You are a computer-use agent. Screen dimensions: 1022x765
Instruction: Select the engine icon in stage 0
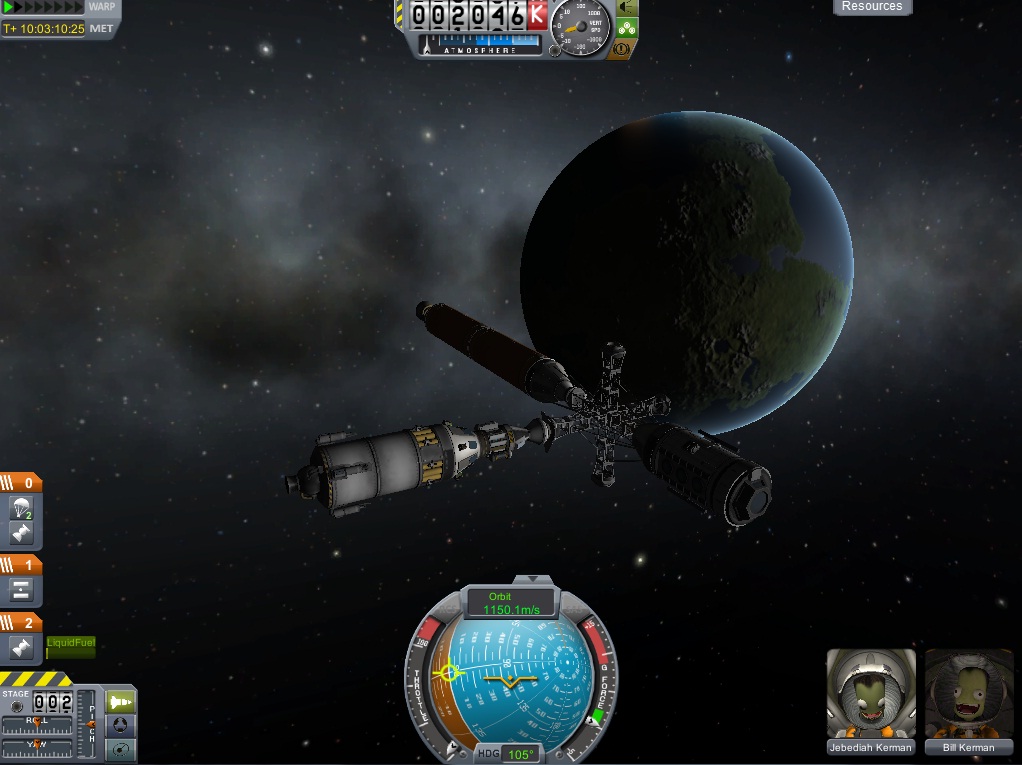click(21, 532)
